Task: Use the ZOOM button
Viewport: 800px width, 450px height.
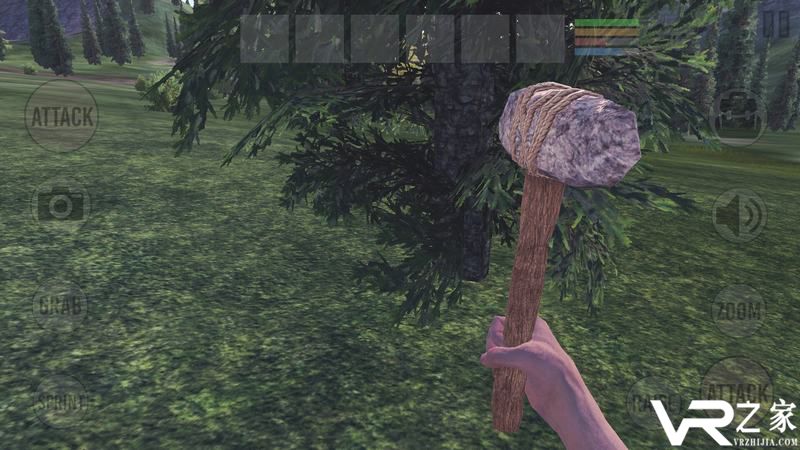Action: [738, 311]
